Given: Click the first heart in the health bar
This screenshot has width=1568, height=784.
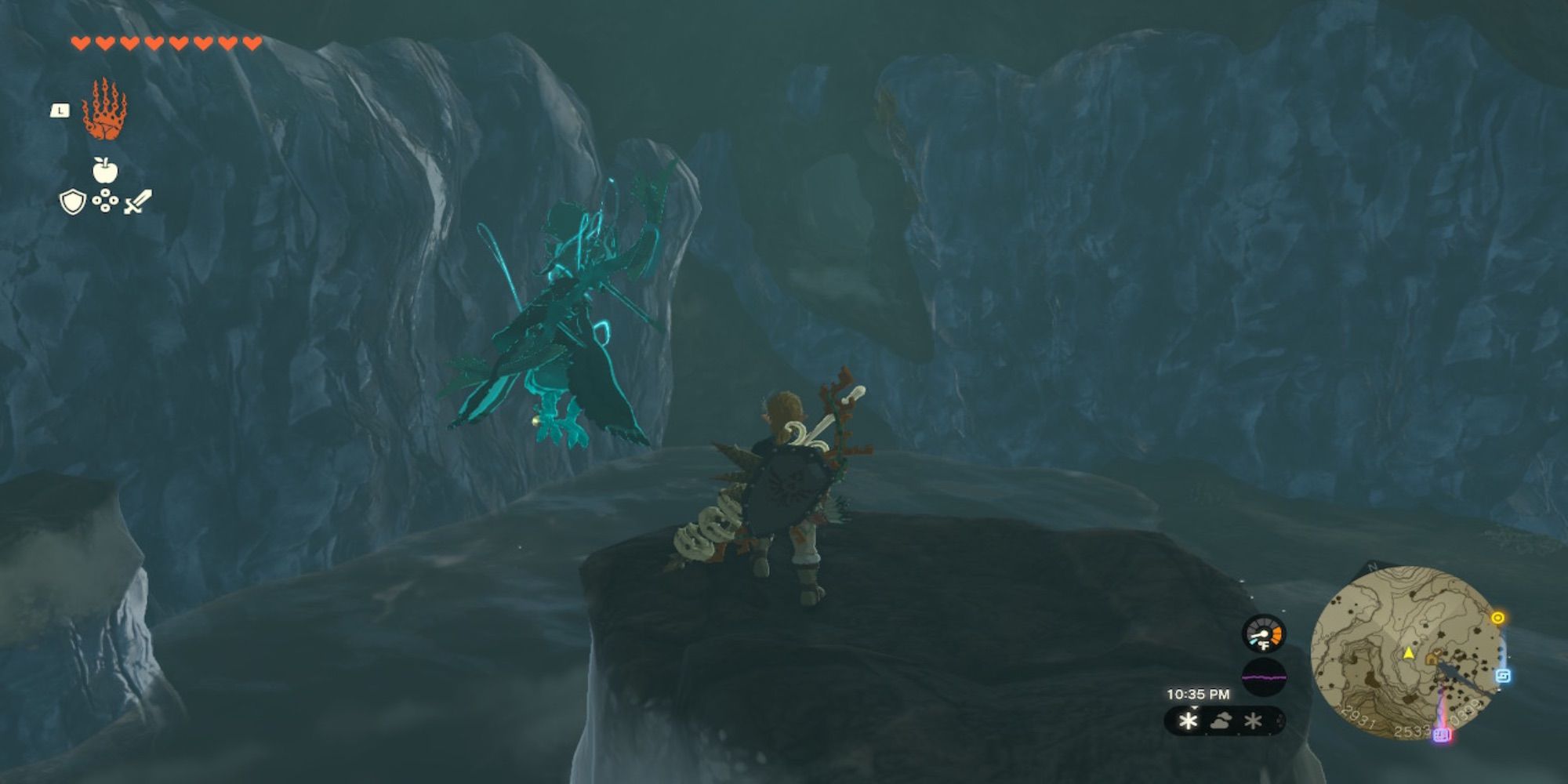Looking at the screenshot, I should [x=80, y=43].
